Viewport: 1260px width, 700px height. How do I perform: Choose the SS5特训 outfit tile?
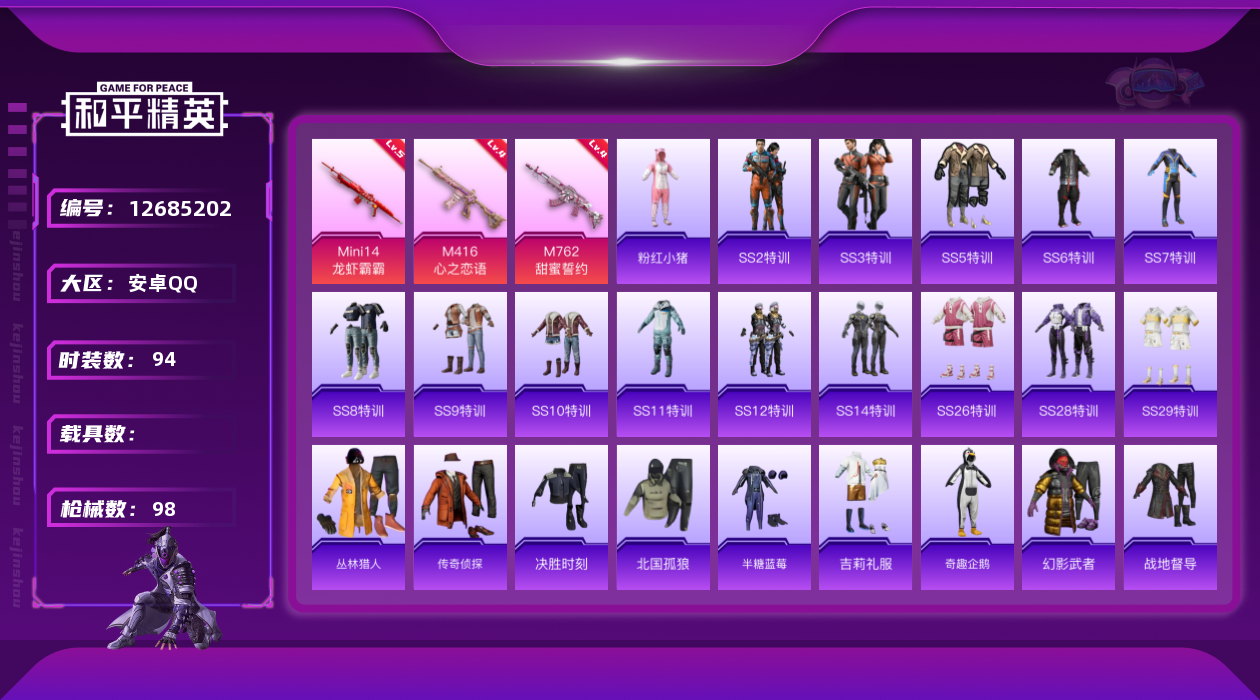click(x=967, y=211)
